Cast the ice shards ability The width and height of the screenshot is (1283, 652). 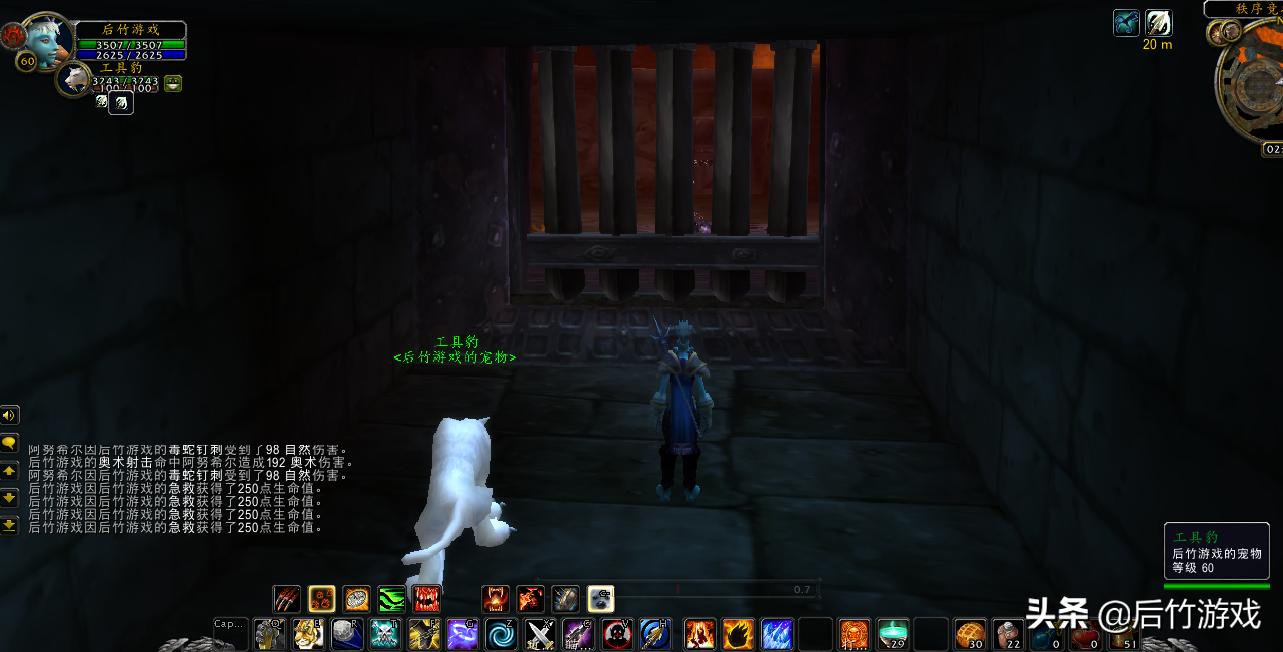[777, 634]
